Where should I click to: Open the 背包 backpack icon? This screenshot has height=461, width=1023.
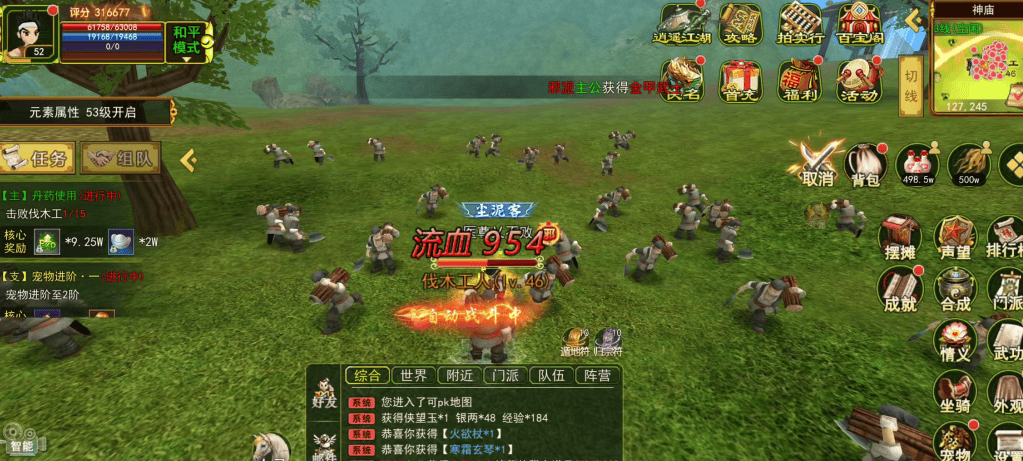[x=866, y=163]
